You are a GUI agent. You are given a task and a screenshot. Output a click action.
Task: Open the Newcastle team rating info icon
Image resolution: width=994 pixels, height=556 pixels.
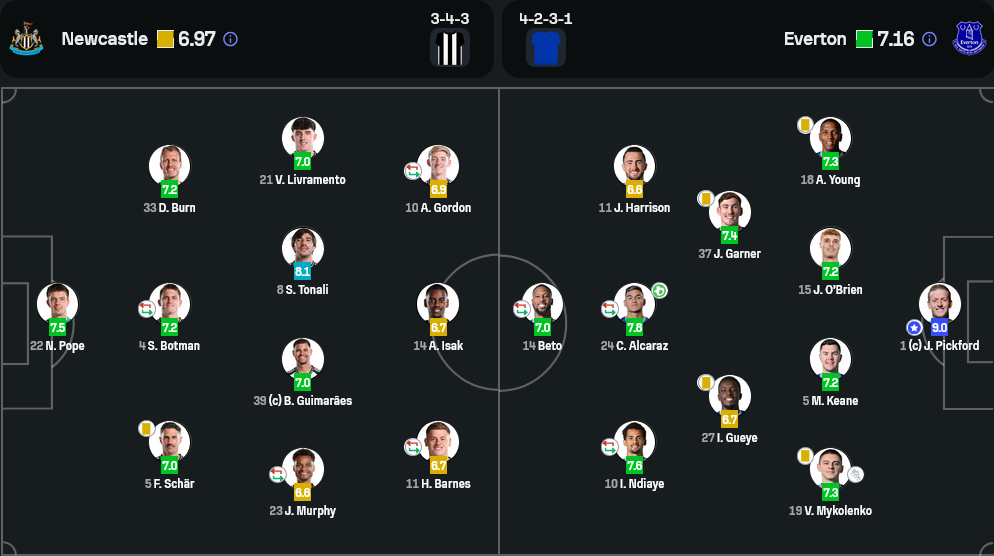click(230, 39)
